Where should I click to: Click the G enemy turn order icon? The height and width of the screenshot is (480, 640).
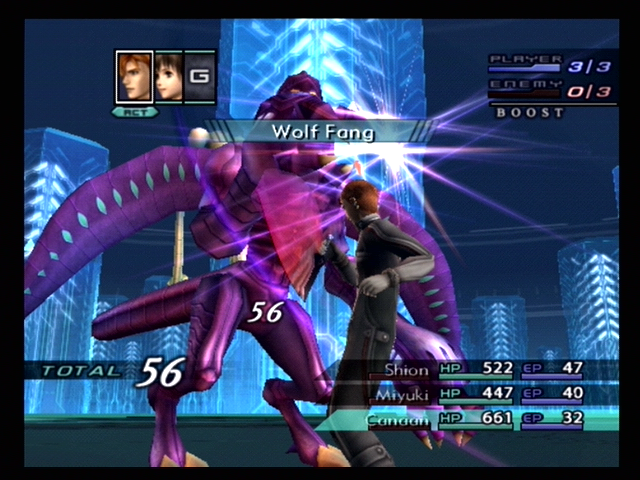coord(200,77)
